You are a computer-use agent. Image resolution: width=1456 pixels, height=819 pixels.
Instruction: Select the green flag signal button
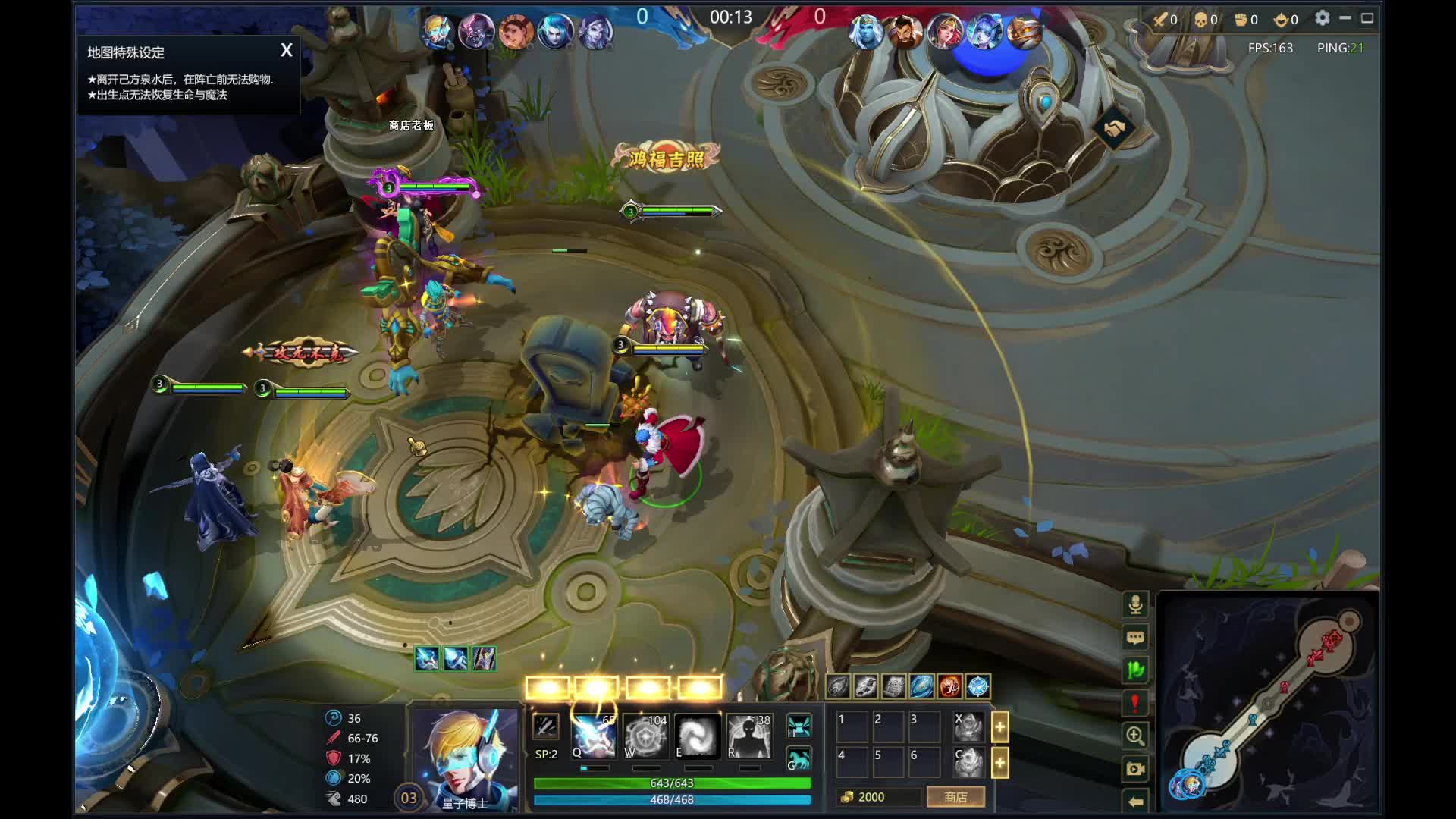(x=1135, y=670)
